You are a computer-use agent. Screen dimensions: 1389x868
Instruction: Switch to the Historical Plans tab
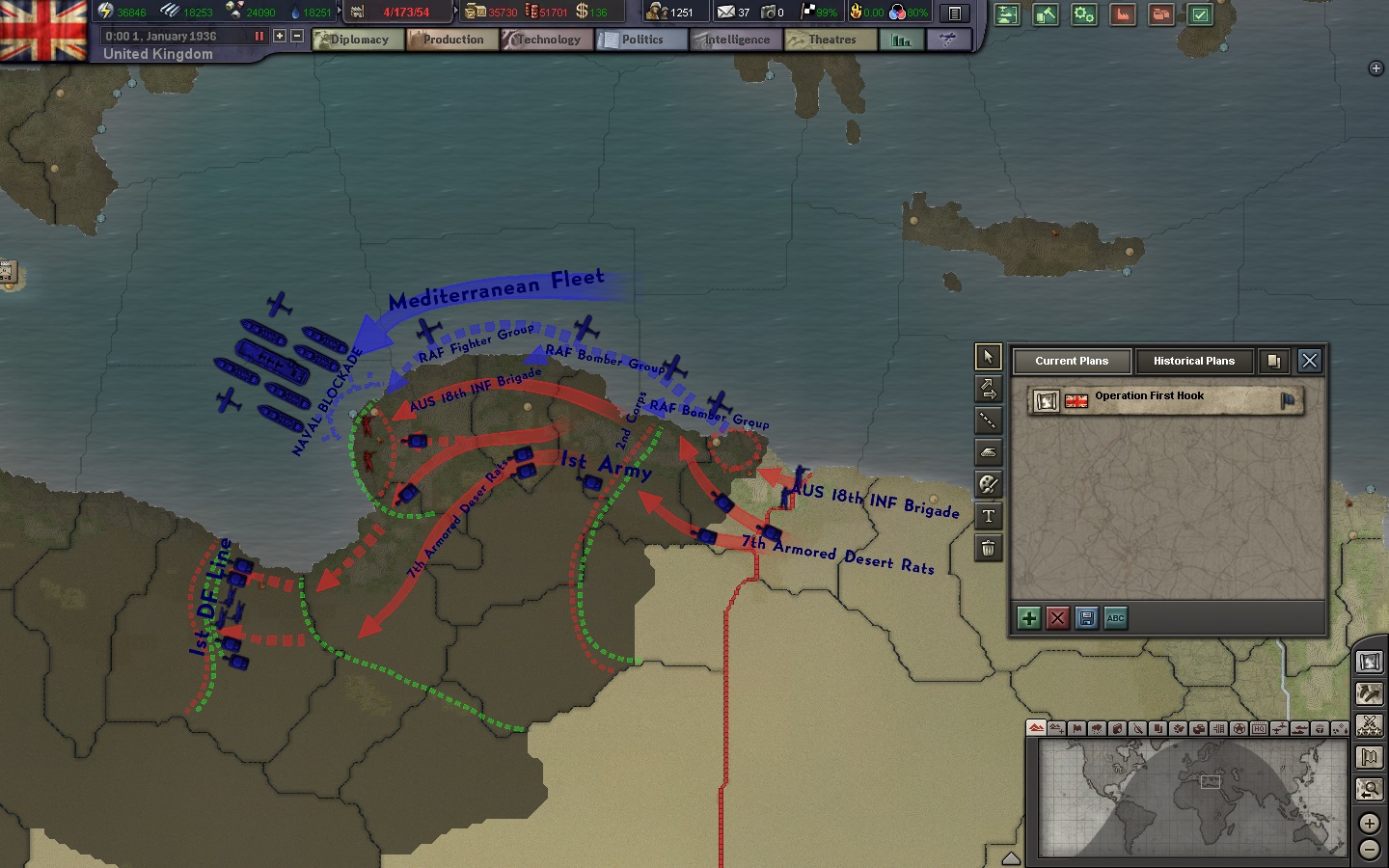click(x=1195, y=361)
